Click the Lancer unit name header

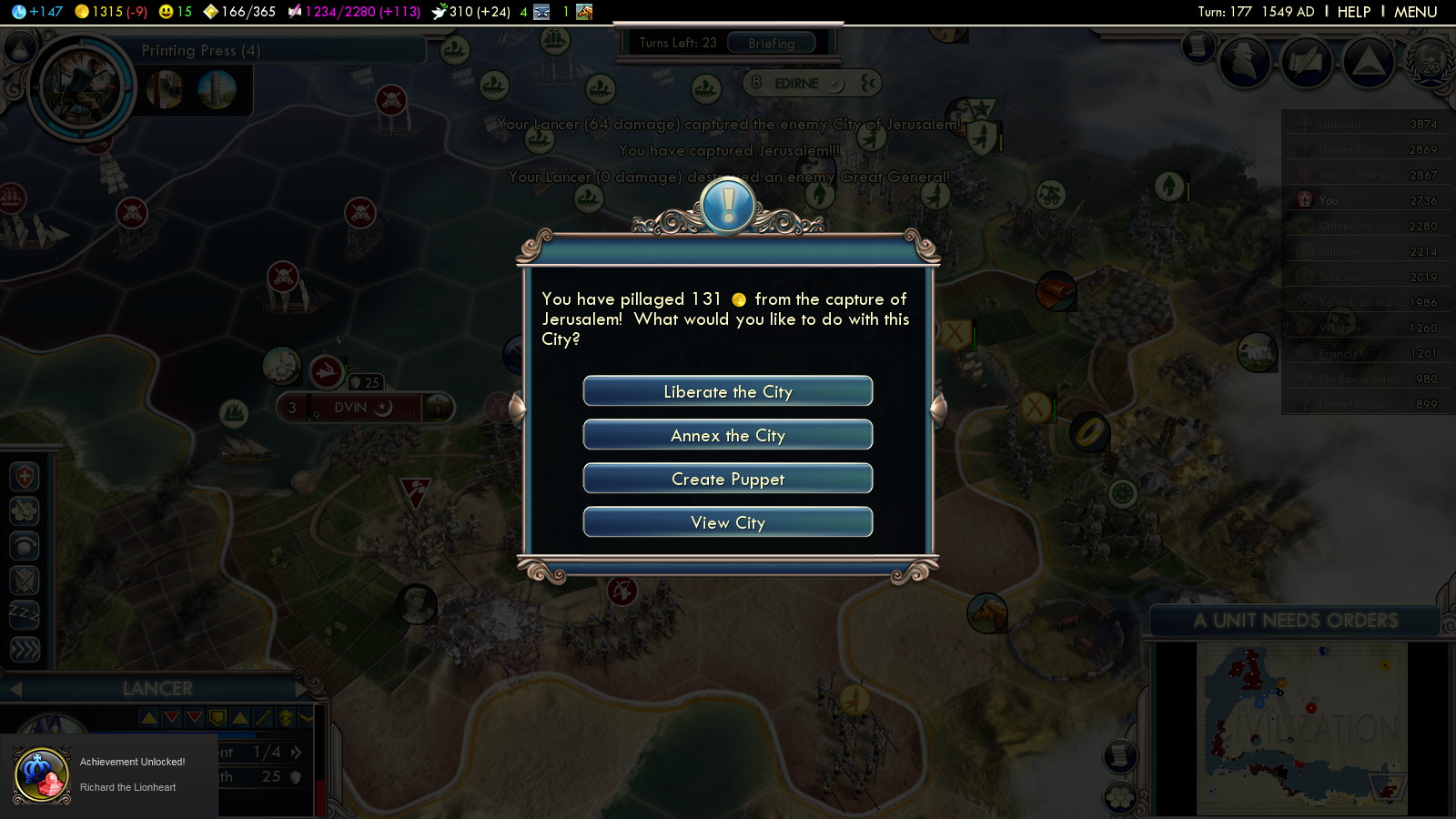pos(157,689)
